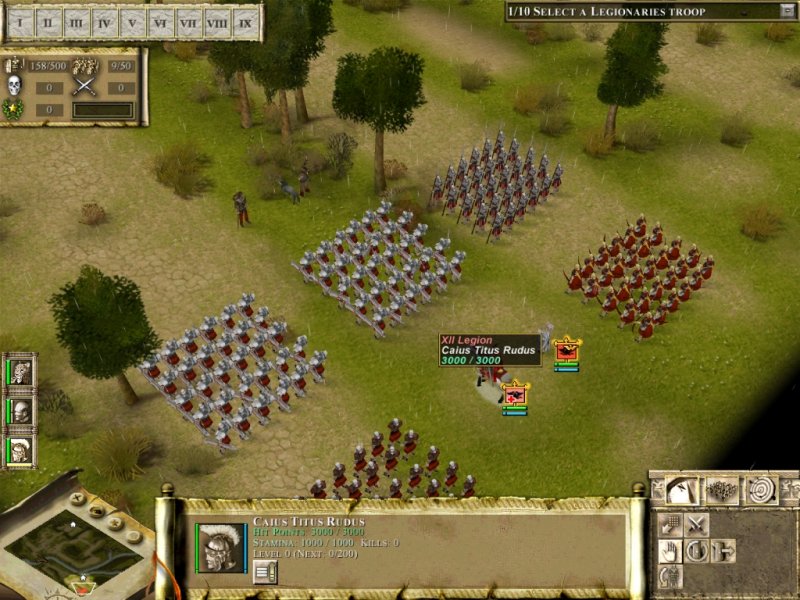The image size is (800, 600).
Task: Click the first hero portrait on the left
Action: point(21,372)
